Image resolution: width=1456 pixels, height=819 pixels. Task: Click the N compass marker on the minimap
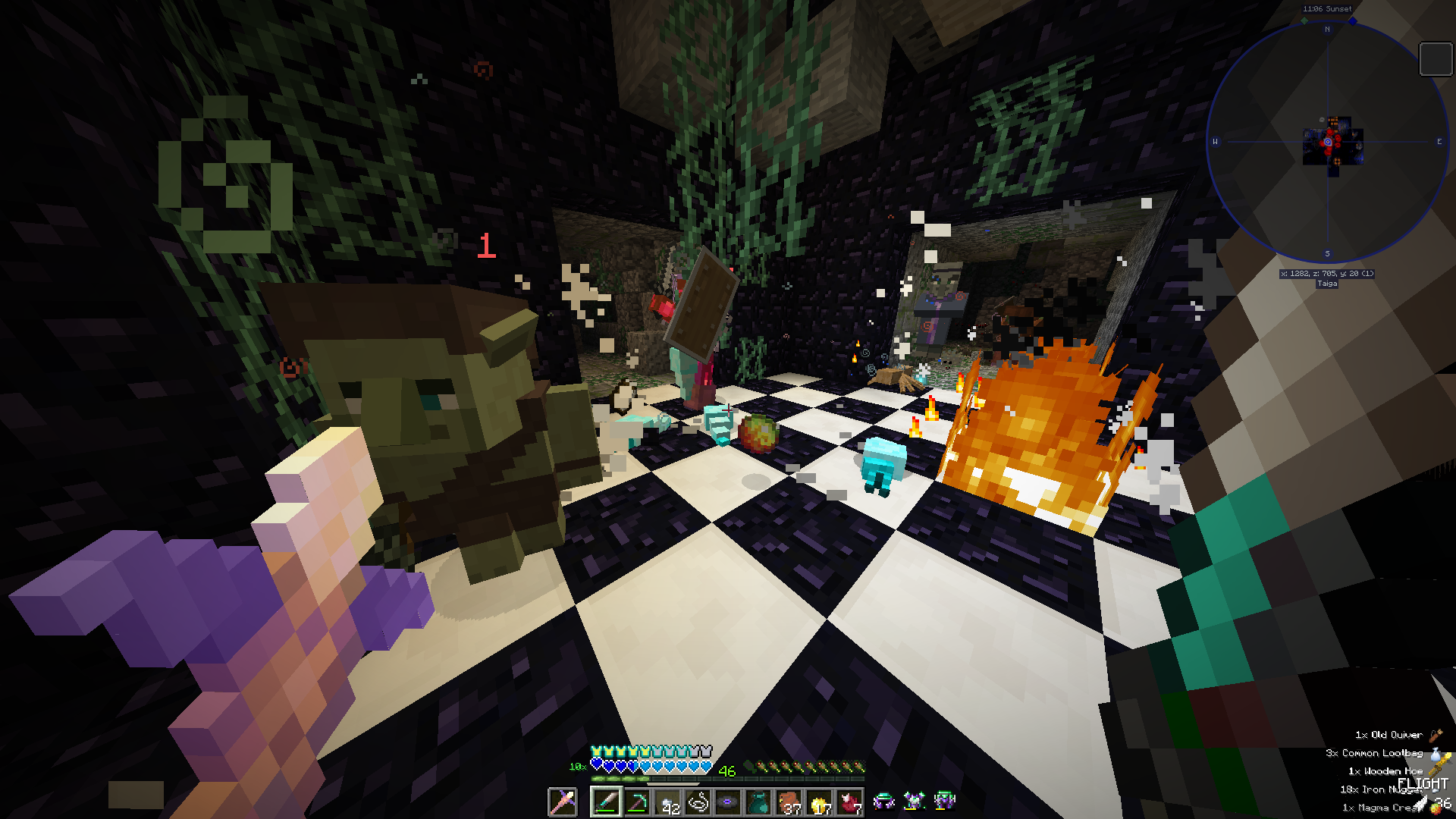tap(1327, 30)
